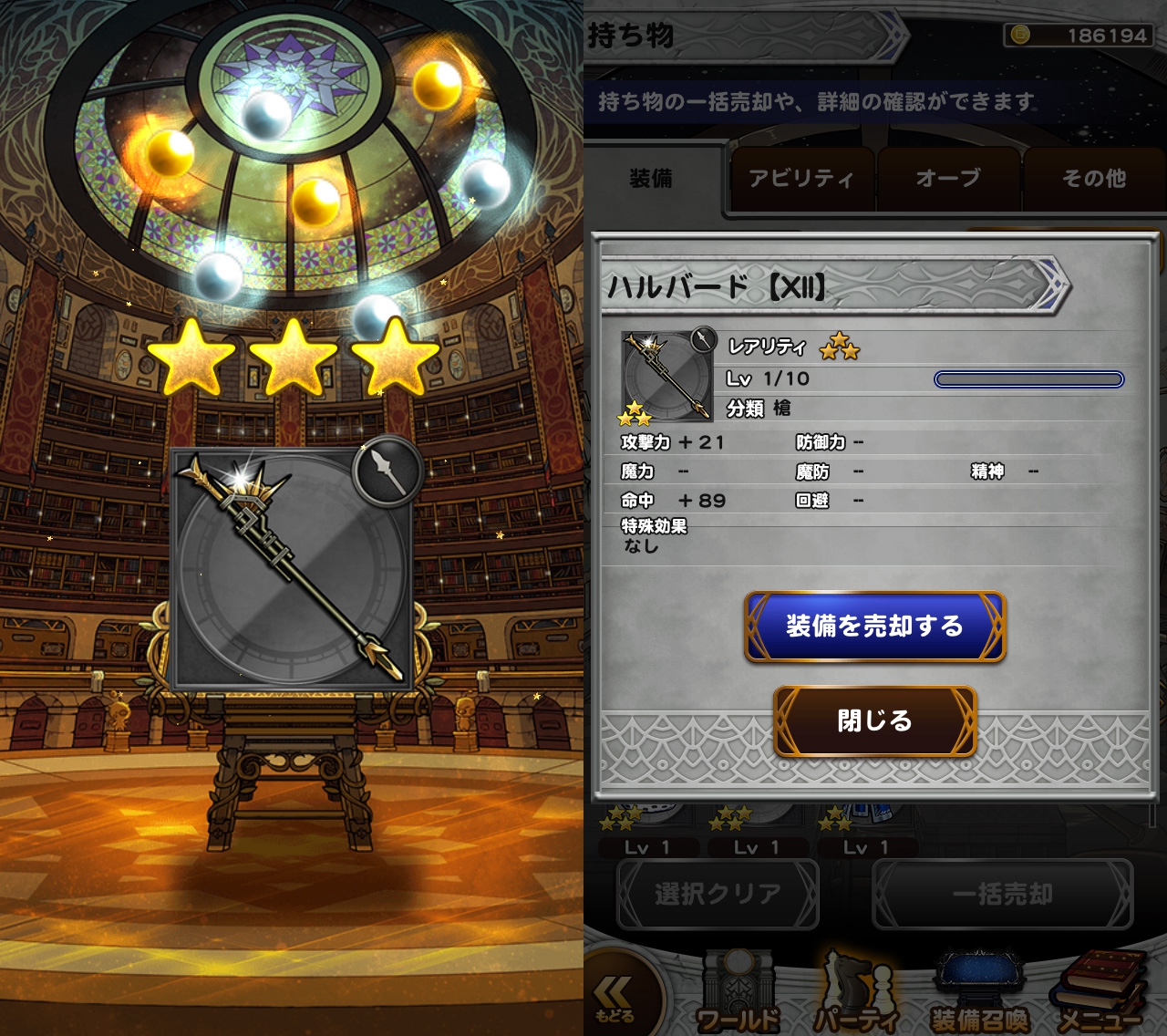The image size is (1167, 1036).
Task: Clear selection with 選択クリア
Action: point(718,895)
